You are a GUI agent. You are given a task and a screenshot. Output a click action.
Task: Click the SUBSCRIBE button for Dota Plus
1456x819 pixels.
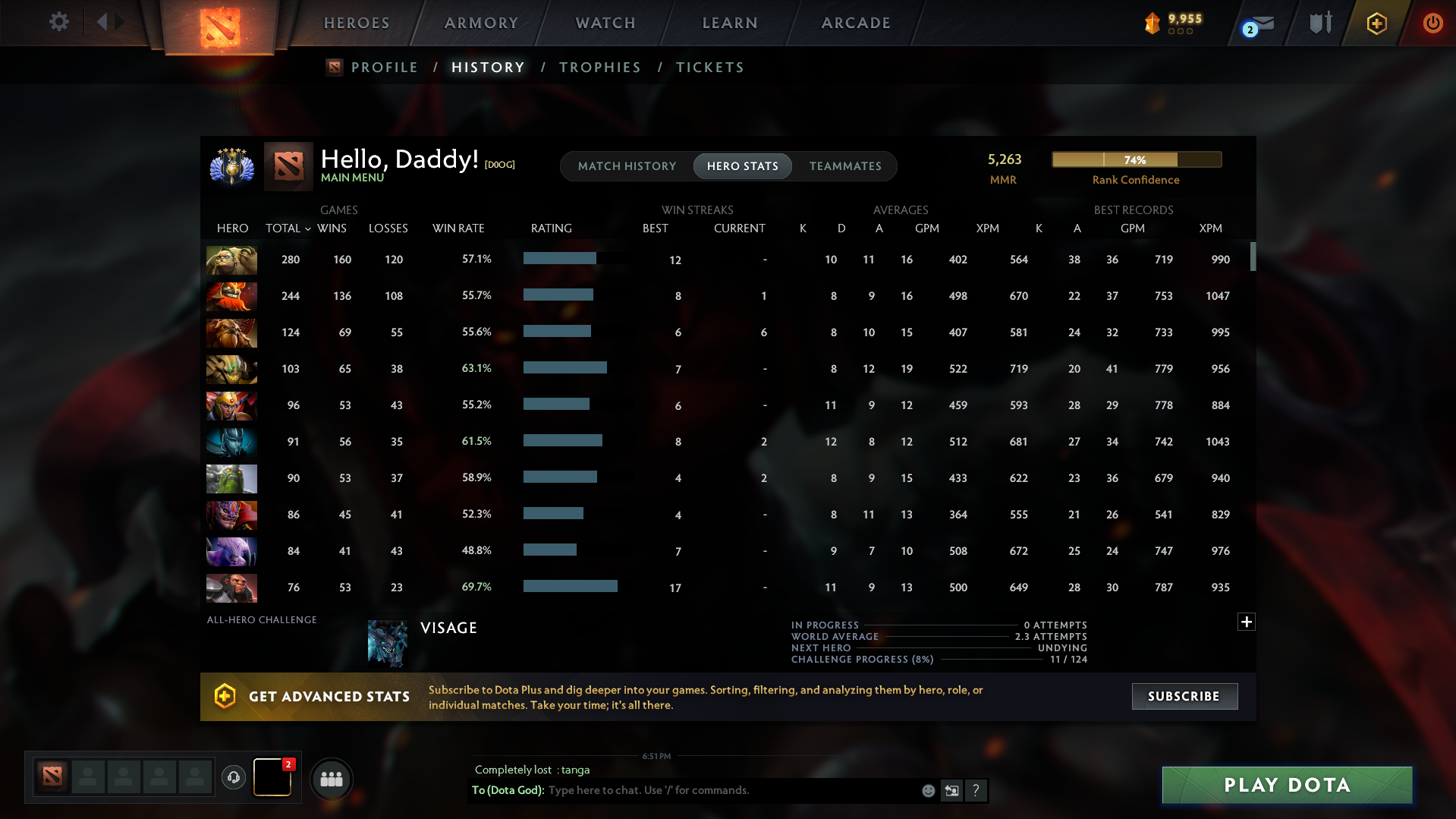pyautogui.click(x=1184, y=696)
